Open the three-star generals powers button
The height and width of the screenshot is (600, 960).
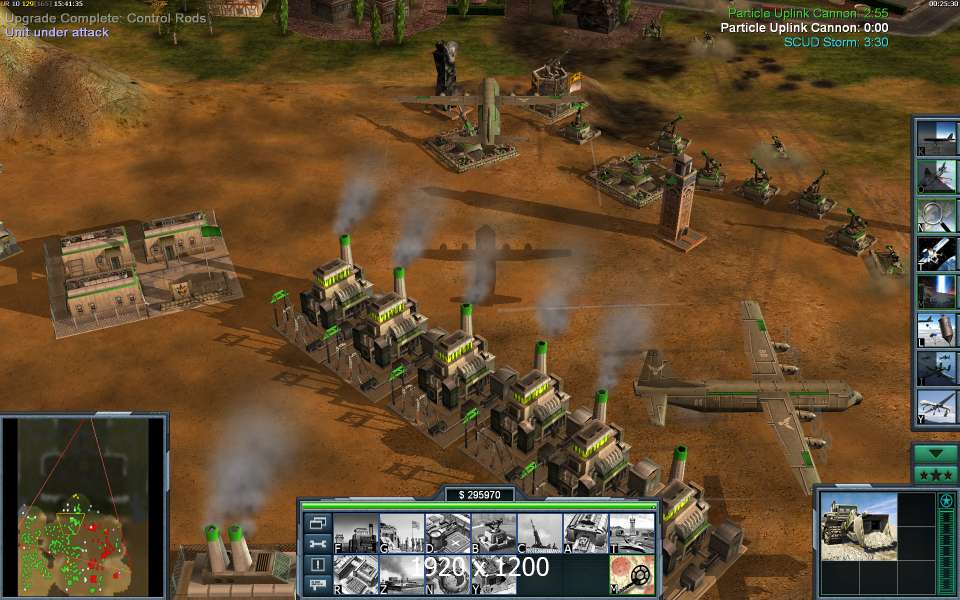[936, 474]
